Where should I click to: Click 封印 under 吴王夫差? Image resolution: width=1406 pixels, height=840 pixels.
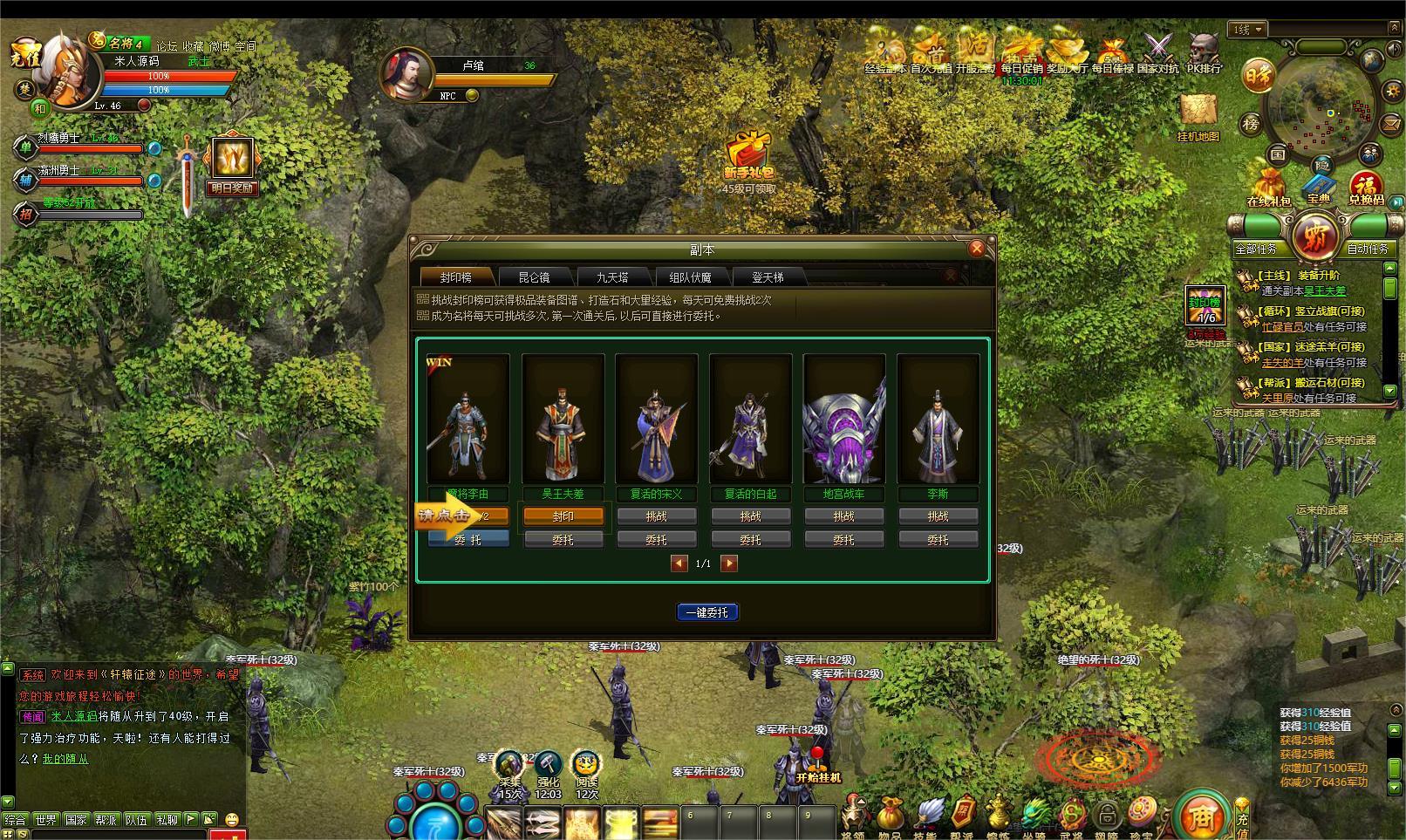tap(563, 516)
